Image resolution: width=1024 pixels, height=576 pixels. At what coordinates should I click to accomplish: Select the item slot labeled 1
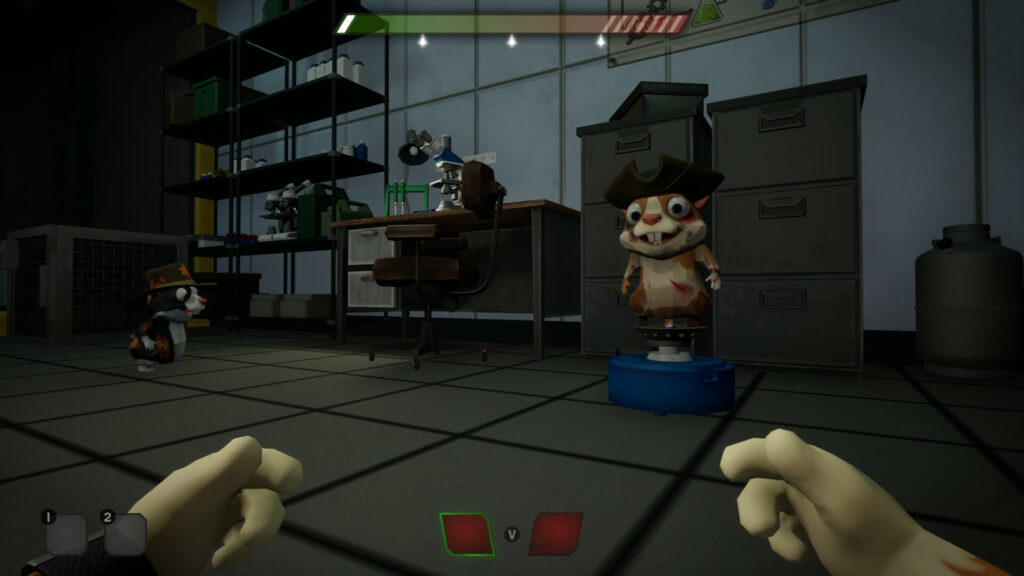coord(66,535)
